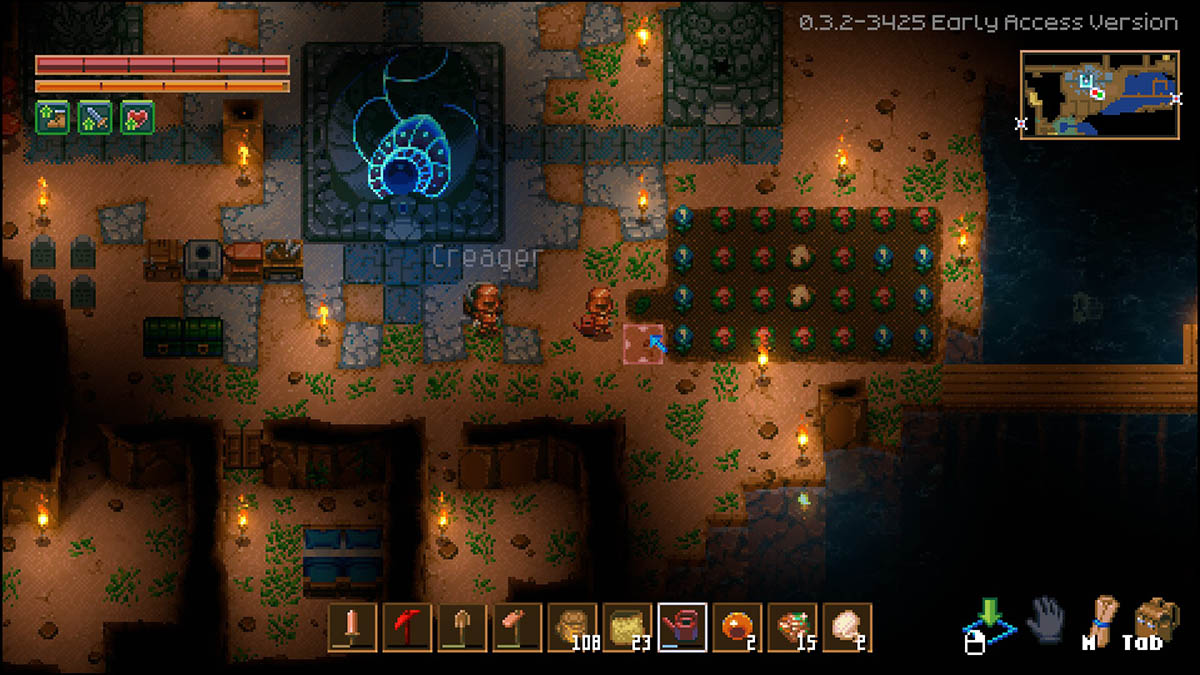Select the orange slime item slot
Screen dimensions: 1200x675
738,627
